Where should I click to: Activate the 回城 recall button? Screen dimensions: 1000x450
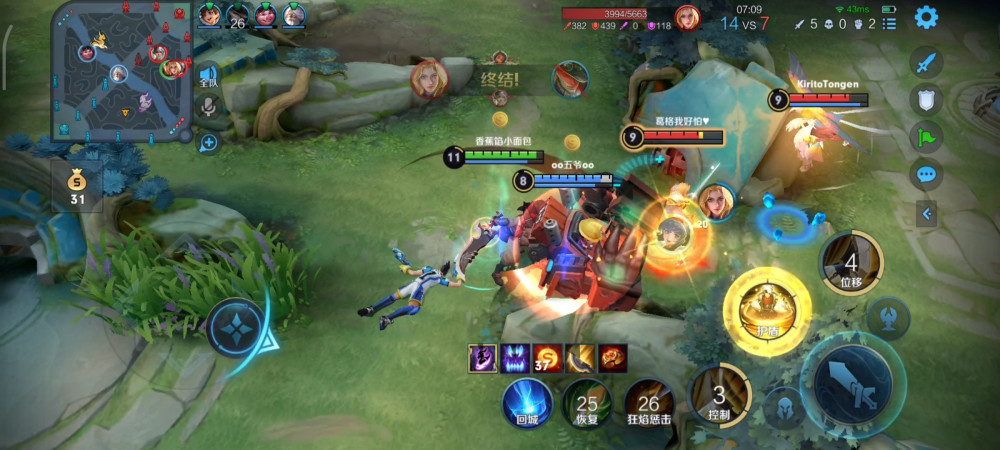tap(527, 405)
